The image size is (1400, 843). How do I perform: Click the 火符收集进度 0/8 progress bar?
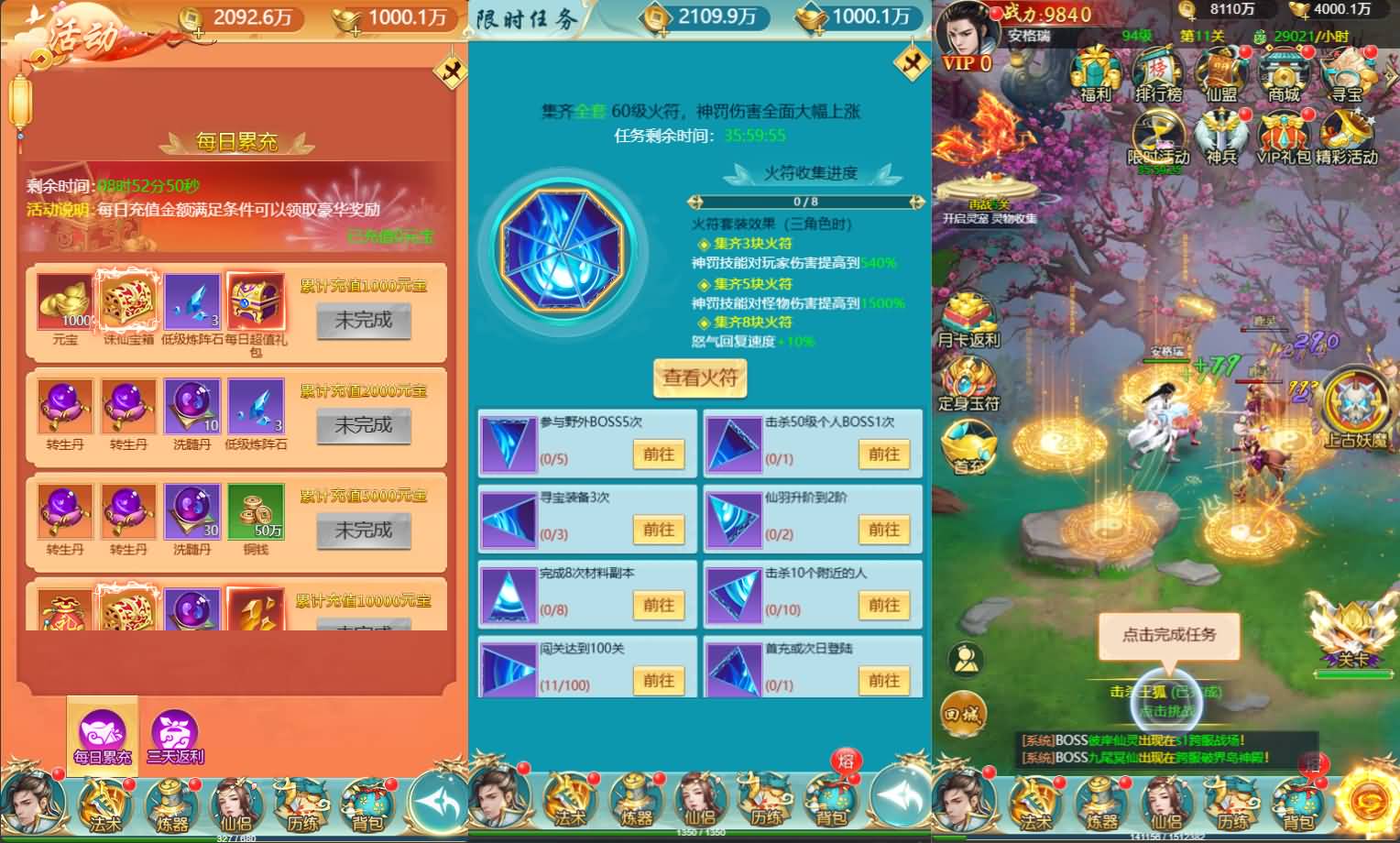pyautogui.click(x=804, y=203)
